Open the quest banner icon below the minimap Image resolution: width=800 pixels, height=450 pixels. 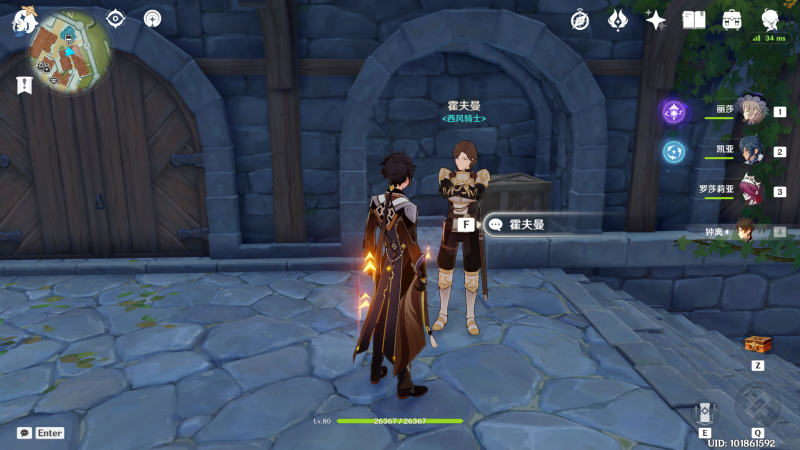coord(24,86)
